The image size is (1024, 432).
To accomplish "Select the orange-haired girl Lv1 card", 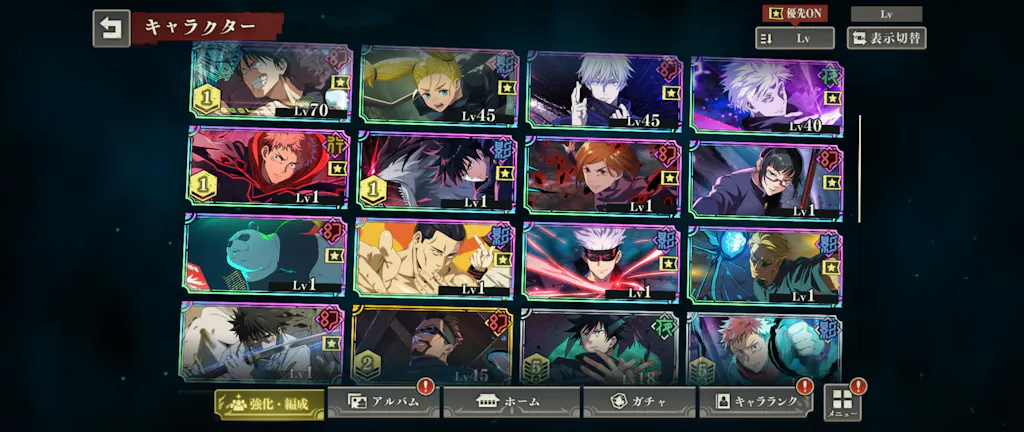I will 602,175.
